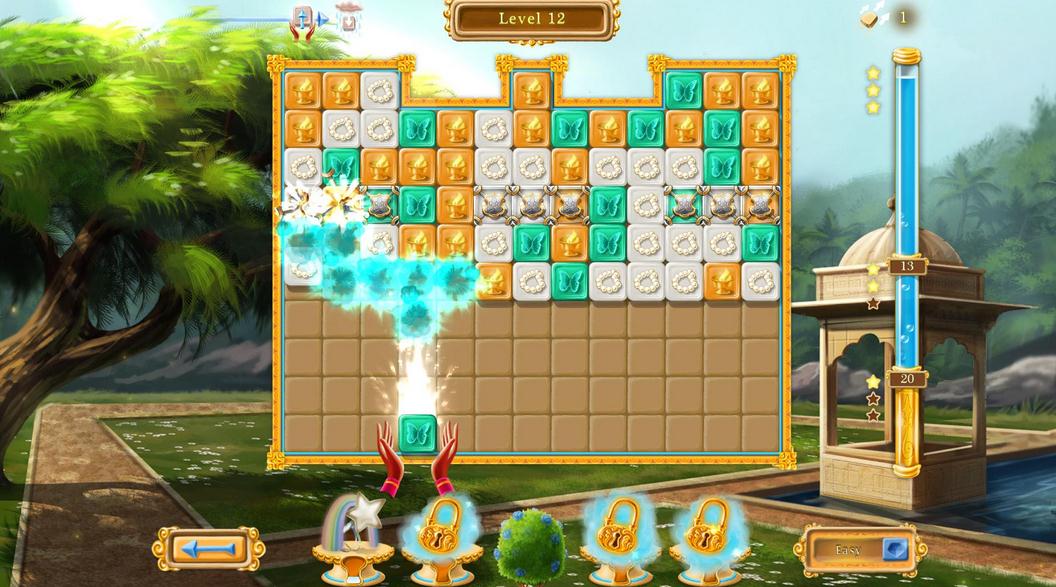This screenshot has height=587, width=1056.
Task: Select the orange lamp tile in the top notch
Action: click(532, 91)
